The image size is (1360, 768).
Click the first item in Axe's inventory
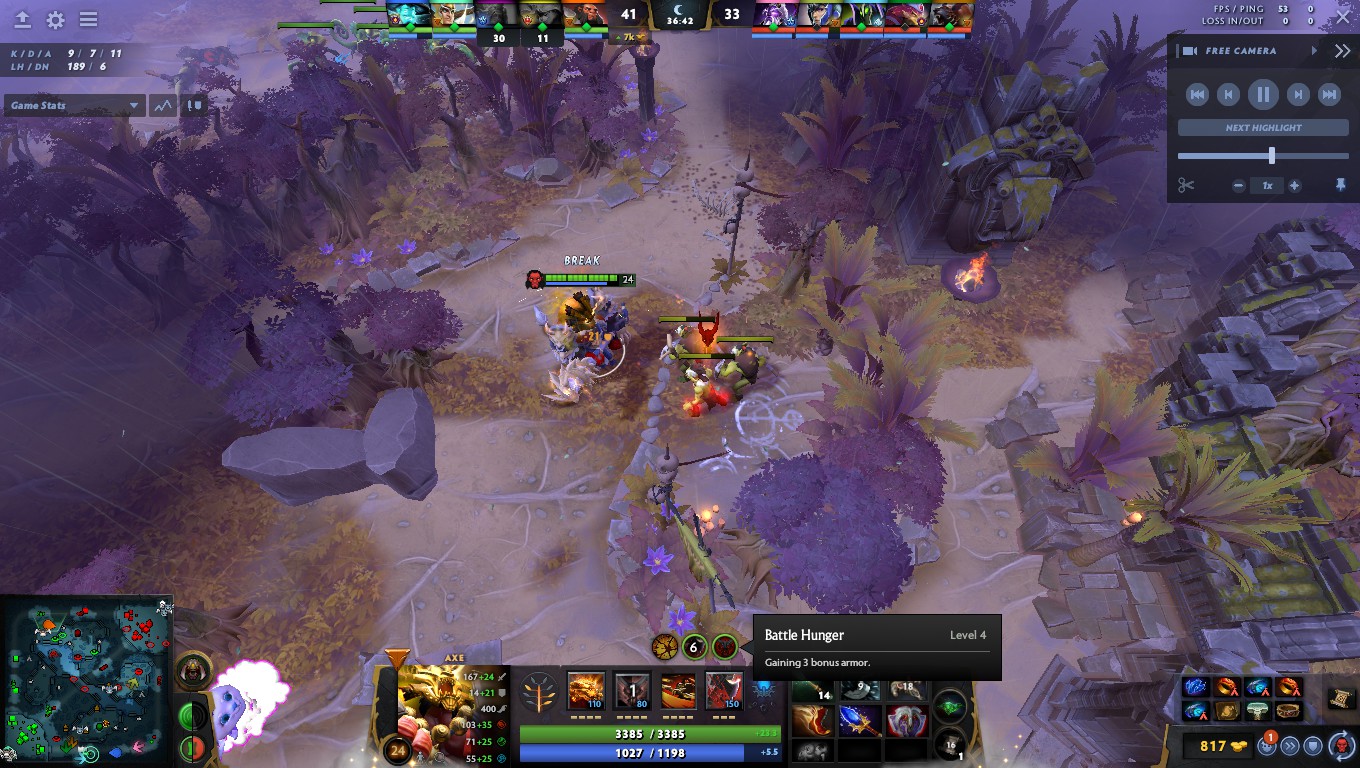[x=811, y=692]
